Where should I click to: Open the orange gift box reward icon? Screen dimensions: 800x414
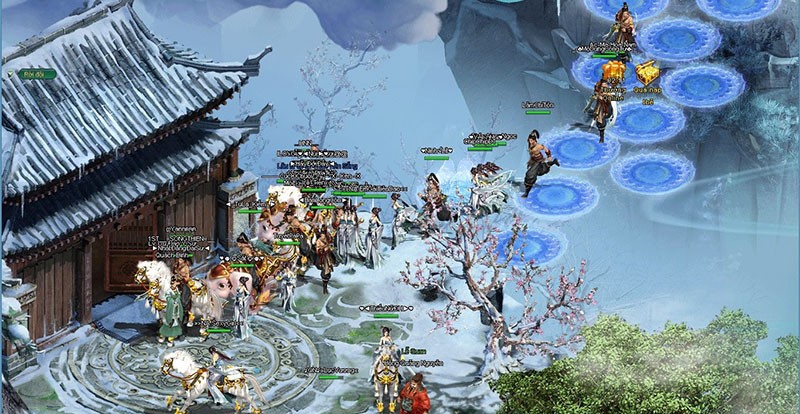614,72
